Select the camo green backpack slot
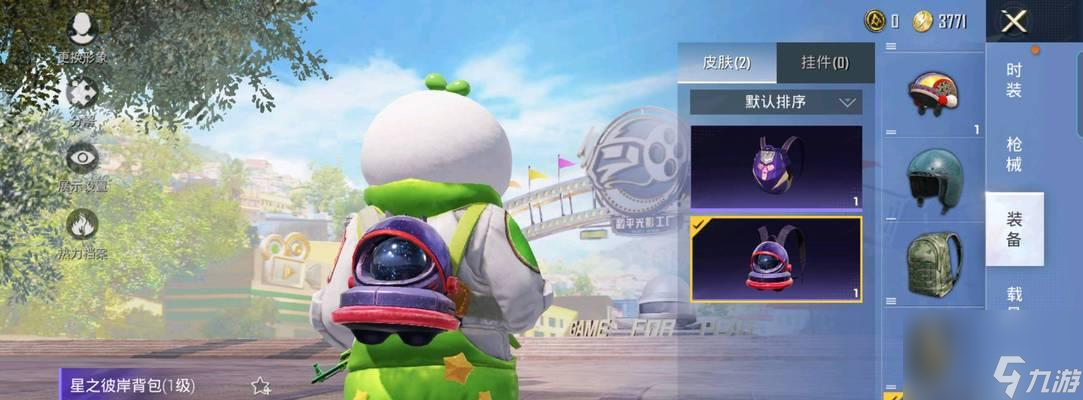Viewport: 1083px width, 400px height. point(933,264)
